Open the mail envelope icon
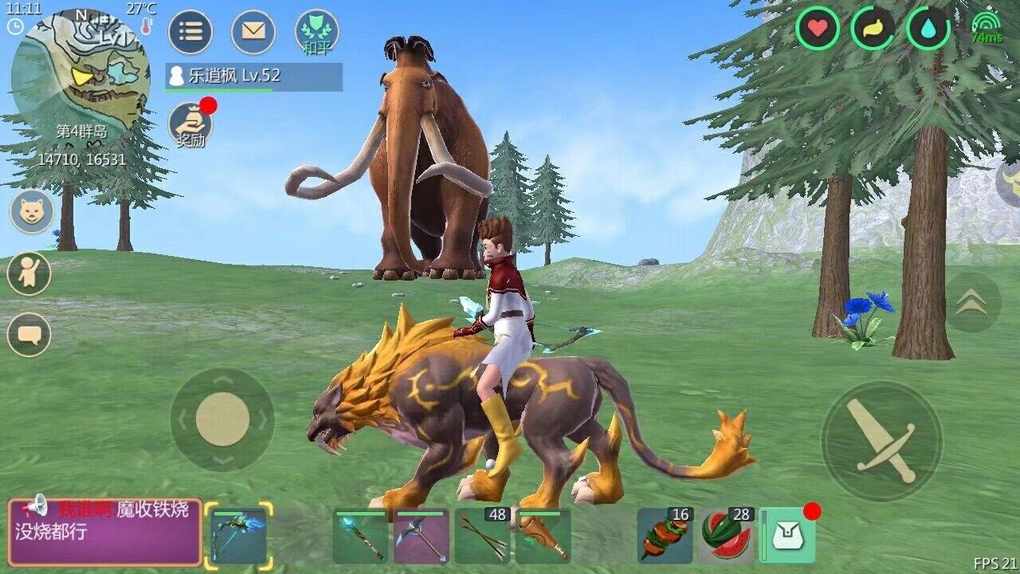The width and height of the screenshot is (1020, 574). click(x=253, y=32)
